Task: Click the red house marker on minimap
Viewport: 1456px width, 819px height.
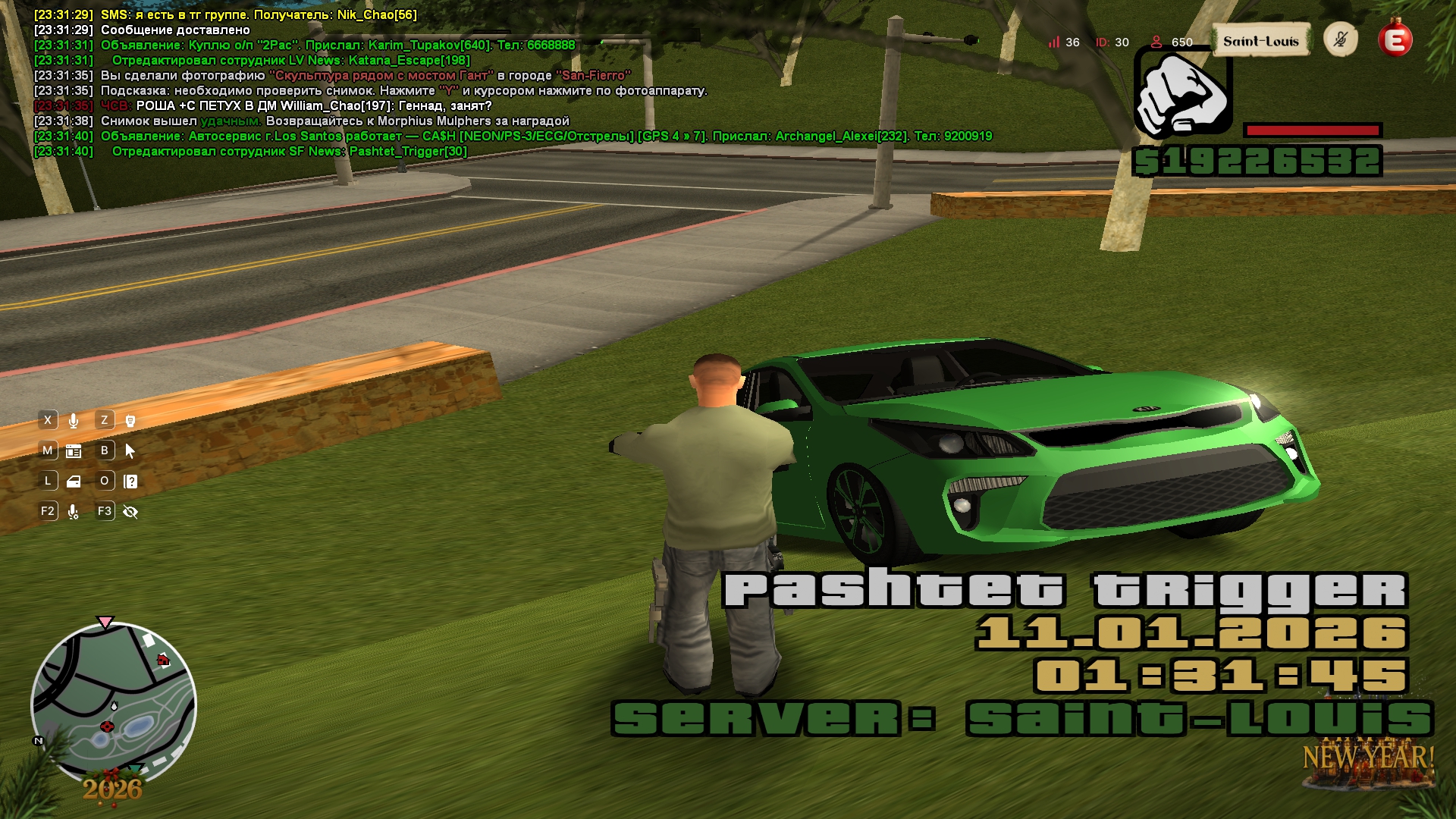Action: 162,661
